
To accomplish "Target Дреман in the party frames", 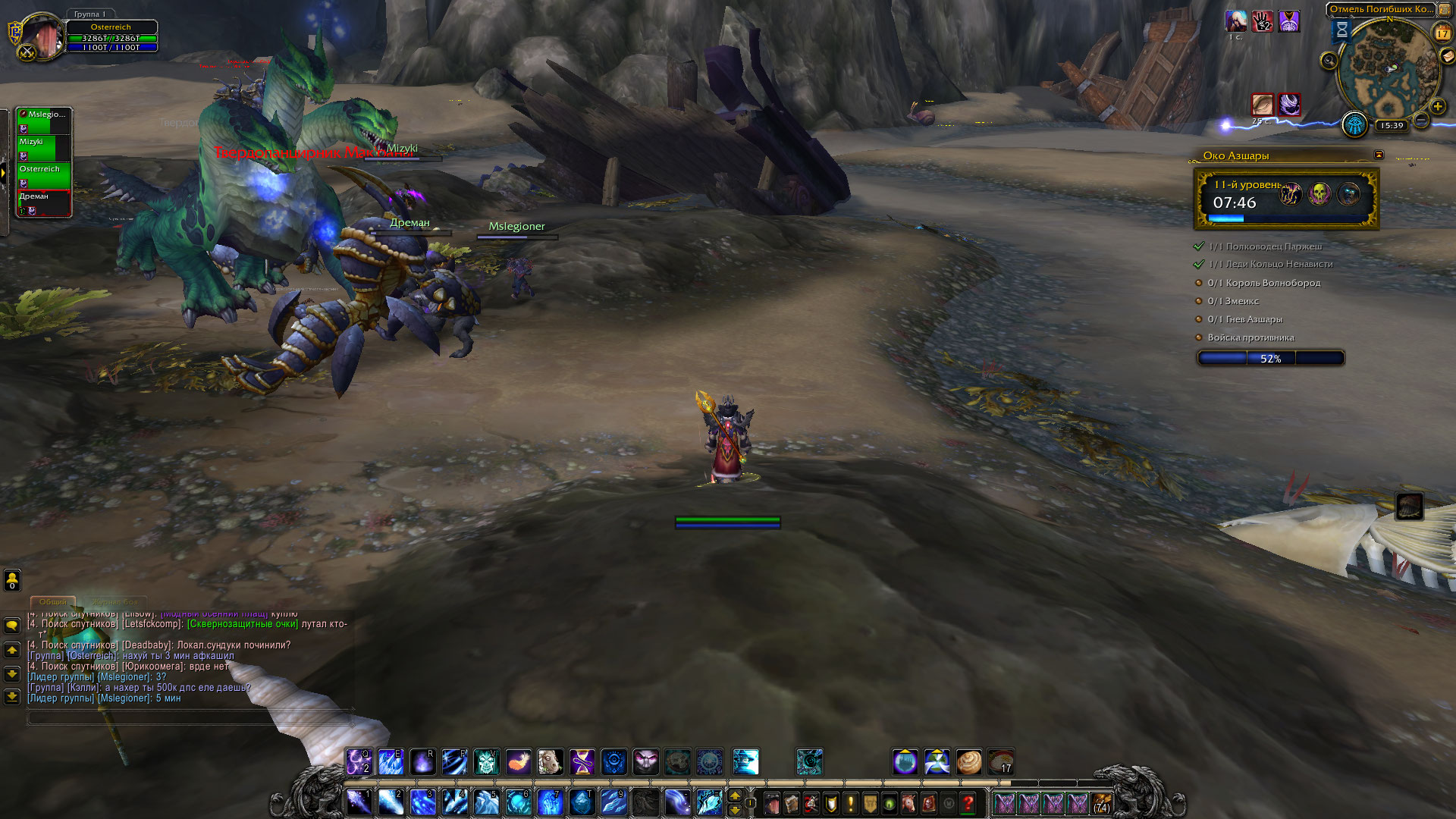I will 43,202.
